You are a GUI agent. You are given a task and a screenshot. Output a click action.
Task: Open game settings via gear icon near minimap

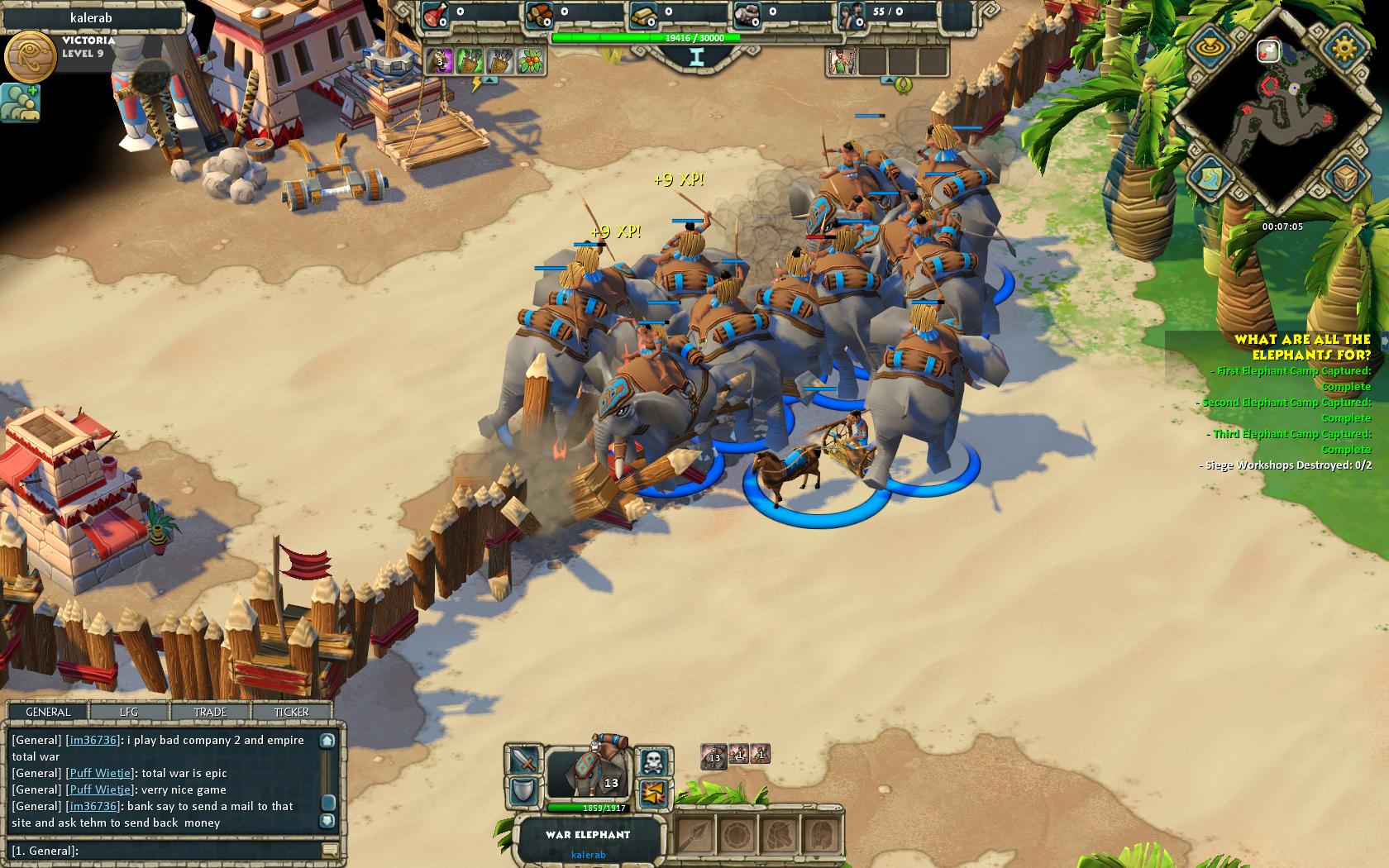point(1344,48)
